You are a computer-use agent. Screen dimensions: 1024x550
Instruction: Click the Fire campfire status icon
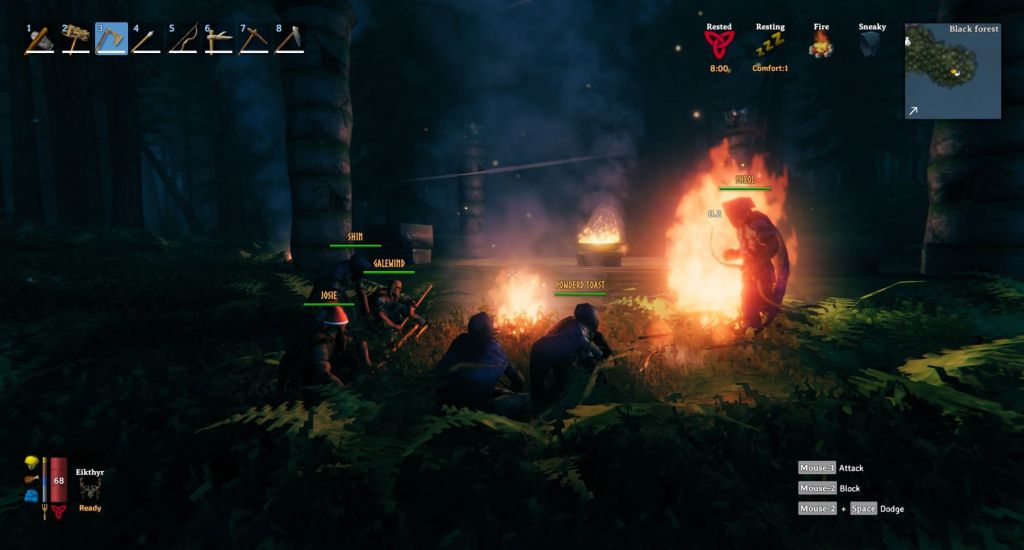(821, 44)
